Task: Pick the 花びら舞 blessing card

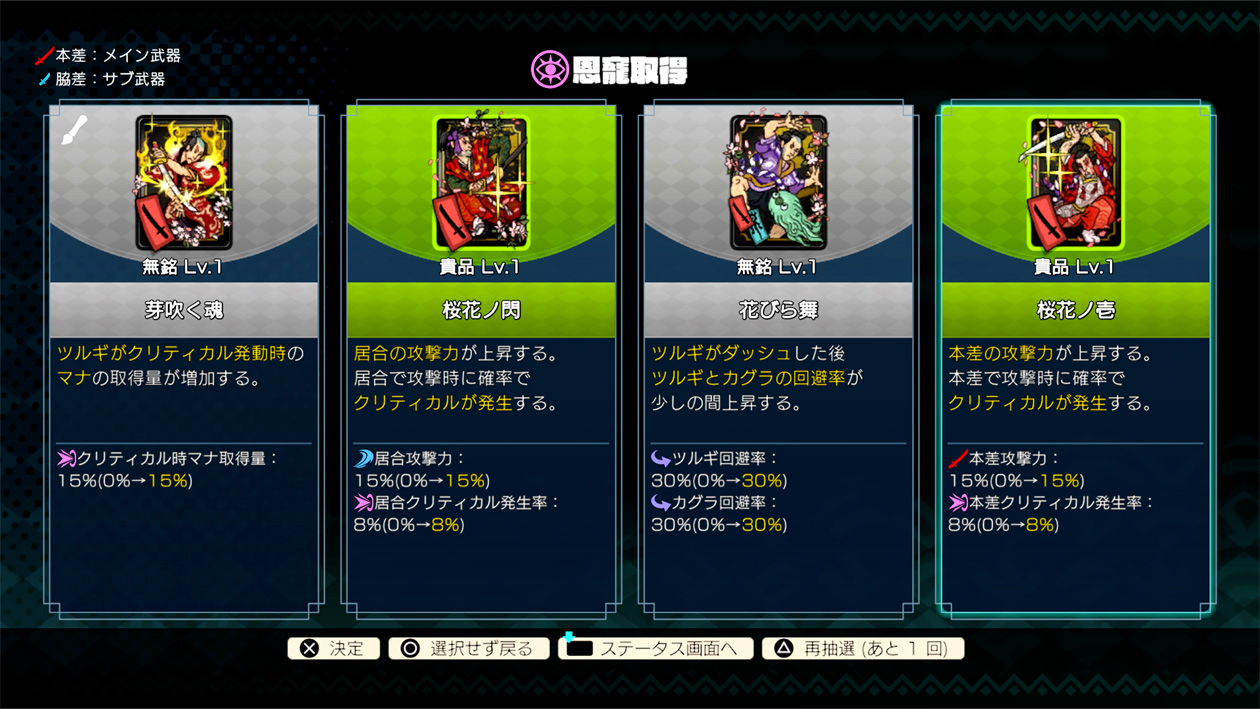Action: (778, 358)
